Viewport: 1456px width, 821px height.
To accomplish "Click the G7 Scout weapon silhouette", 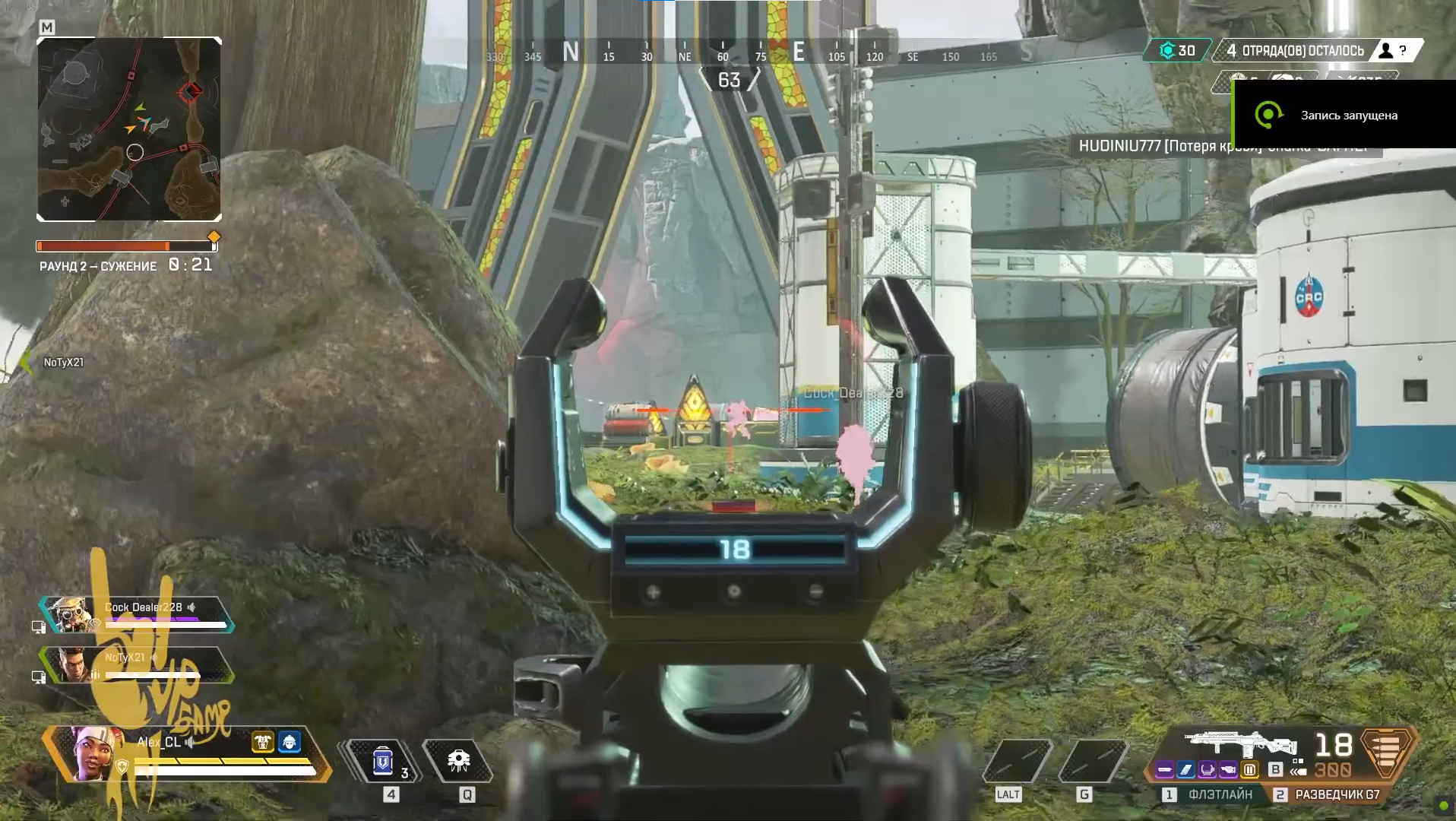I will (1240, 743).
